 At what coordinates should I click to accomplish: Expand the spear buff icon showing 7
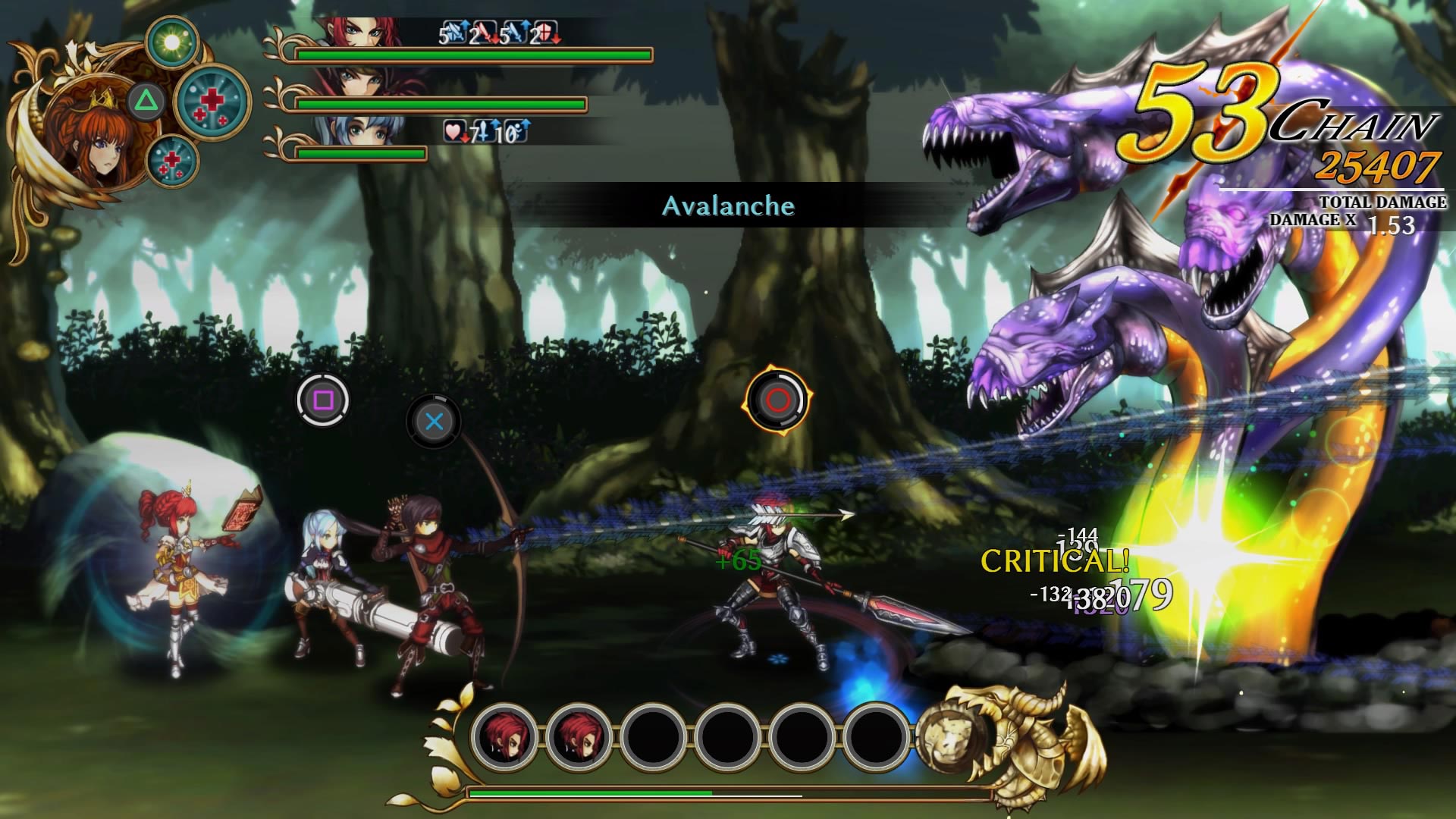coord(485,133)
